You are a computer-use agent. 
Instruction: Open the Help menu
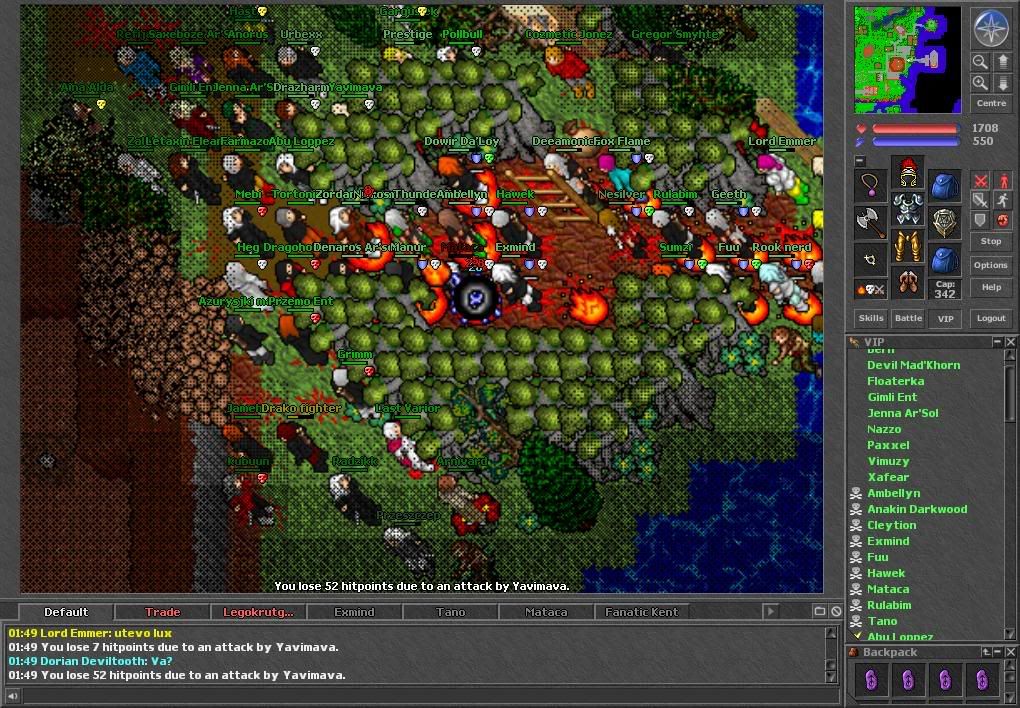(990, 287)
